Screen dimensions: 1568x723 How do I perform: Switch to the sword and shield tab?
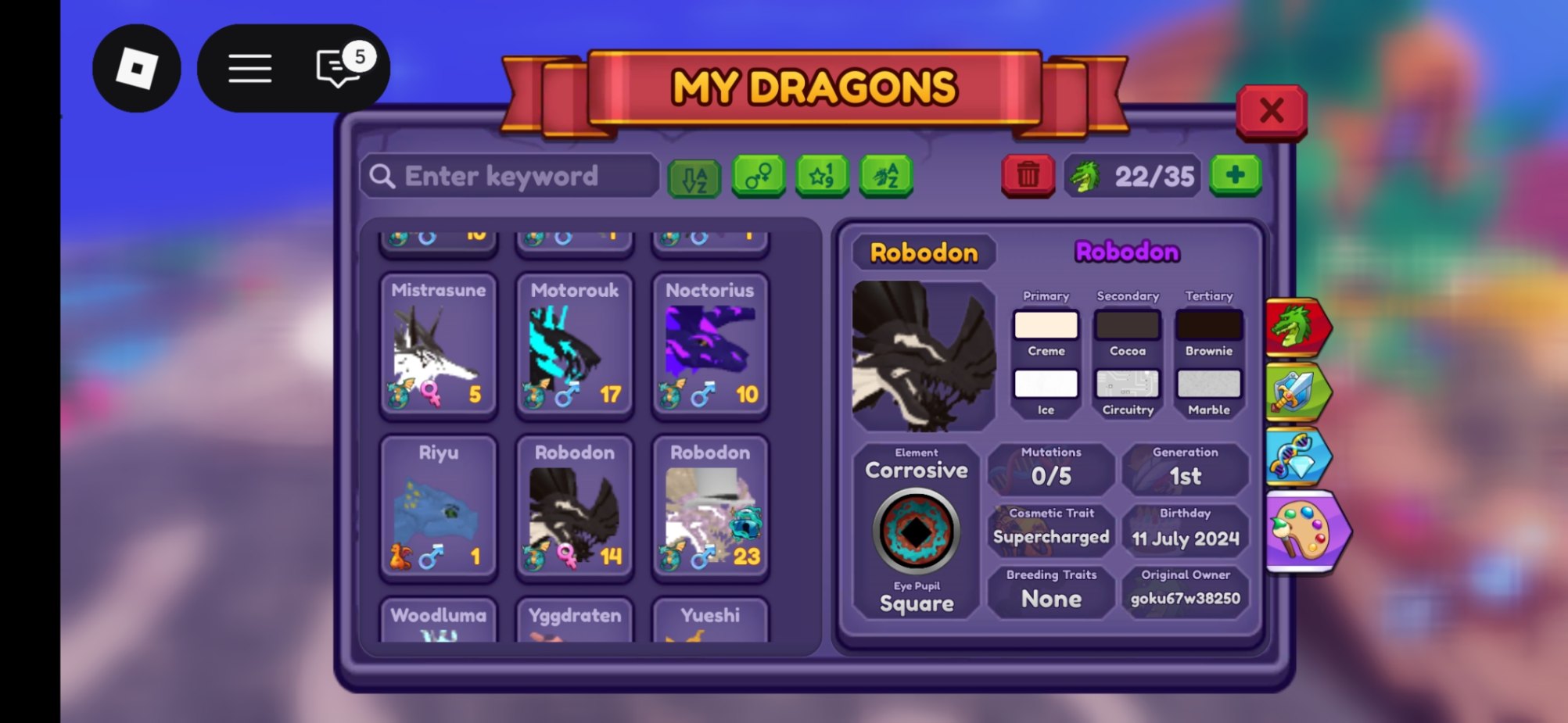(1297, 392)
